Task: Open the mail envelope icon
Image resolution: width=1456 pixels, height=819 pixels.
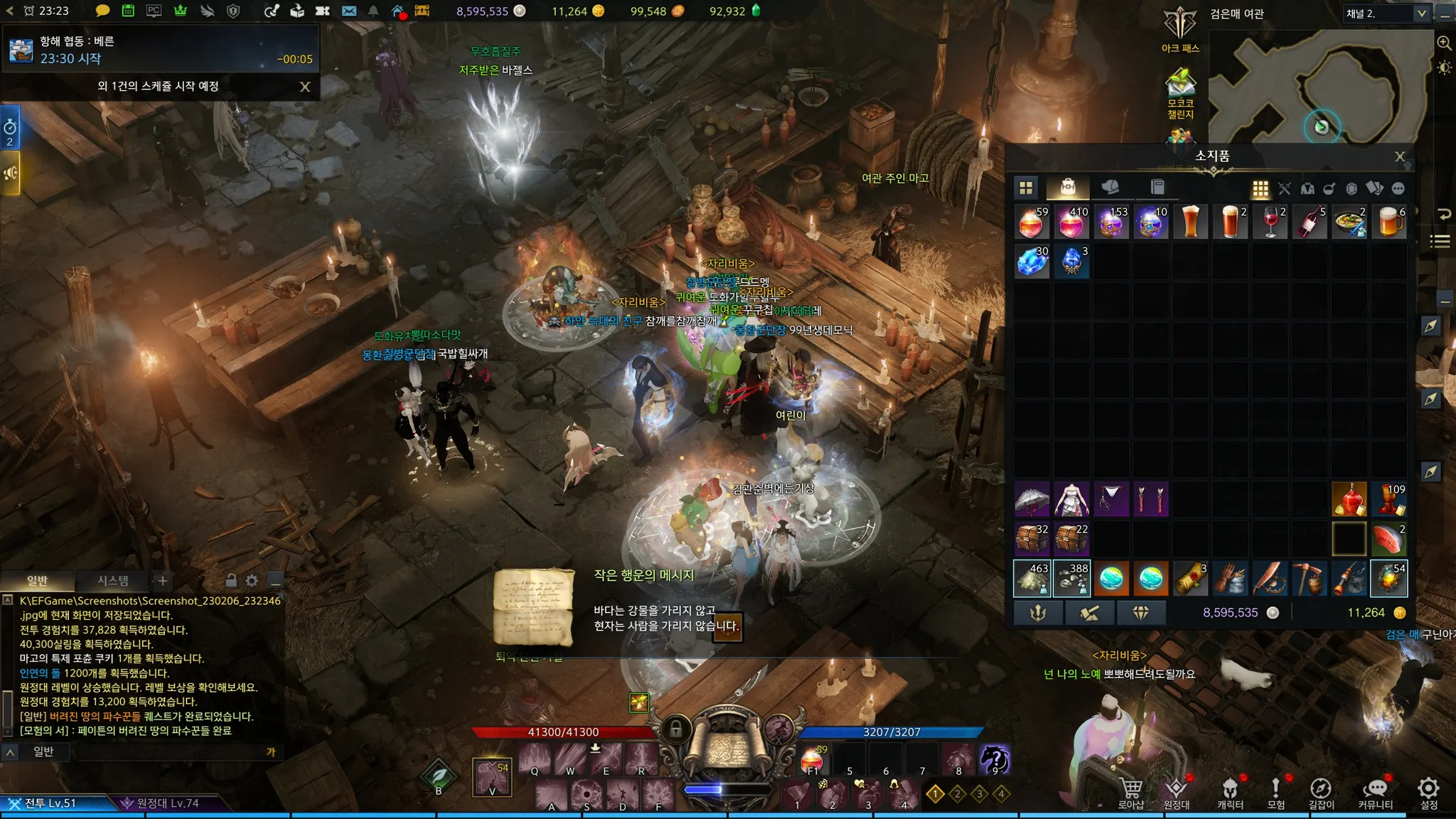Action: click(348, 11)
